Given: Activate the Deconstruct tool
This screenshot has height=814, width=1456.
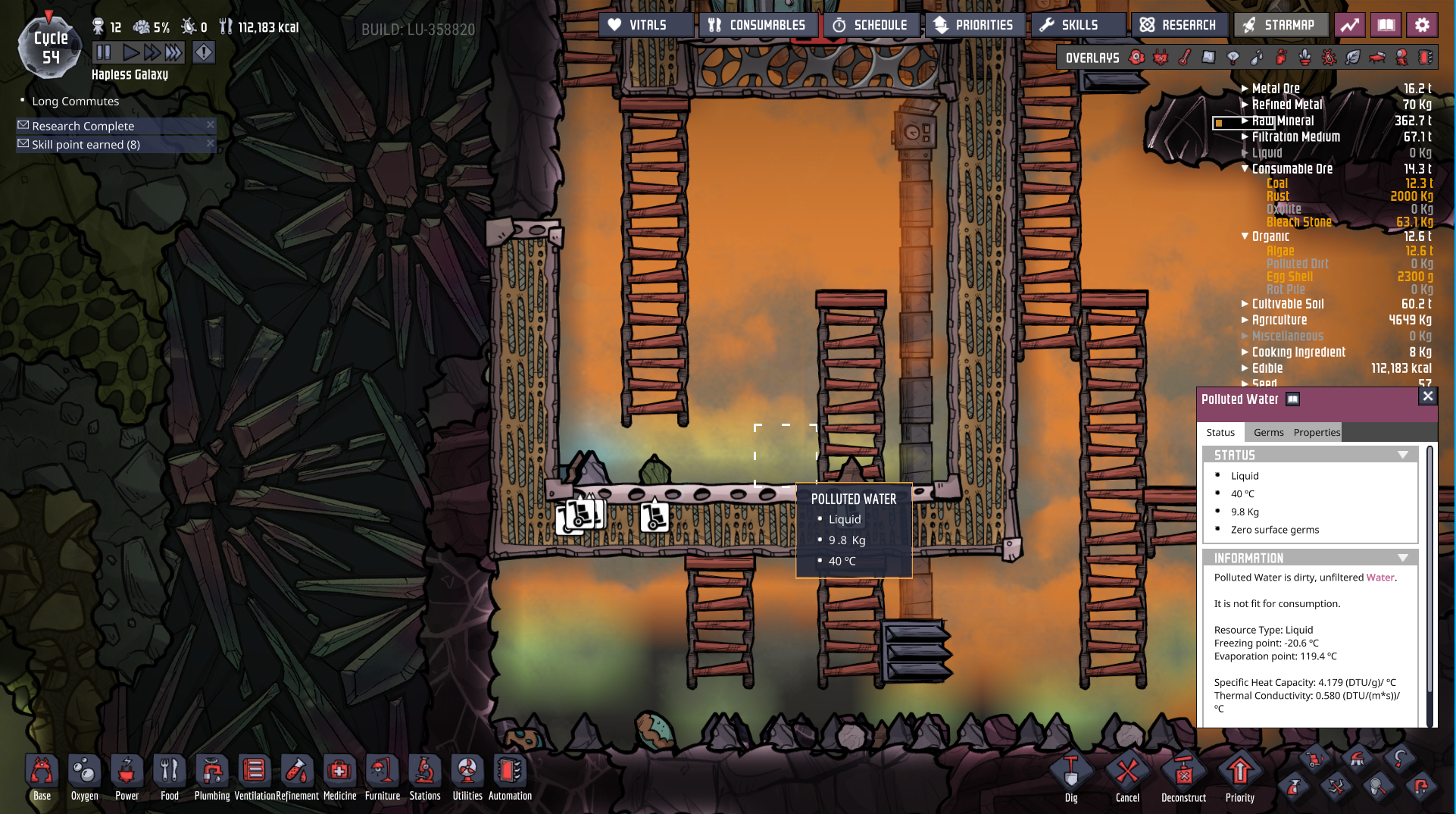Looking at the screenshot, I should (1183, 777).
